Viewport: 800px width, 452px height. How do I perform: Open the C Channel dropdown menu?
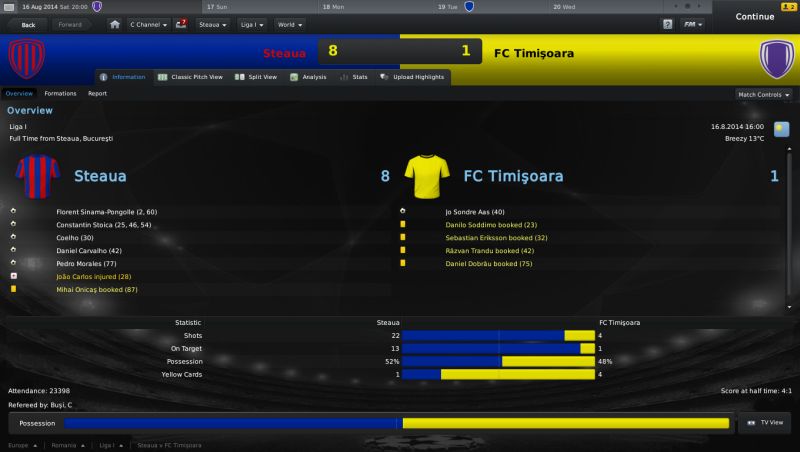(149, 23)
